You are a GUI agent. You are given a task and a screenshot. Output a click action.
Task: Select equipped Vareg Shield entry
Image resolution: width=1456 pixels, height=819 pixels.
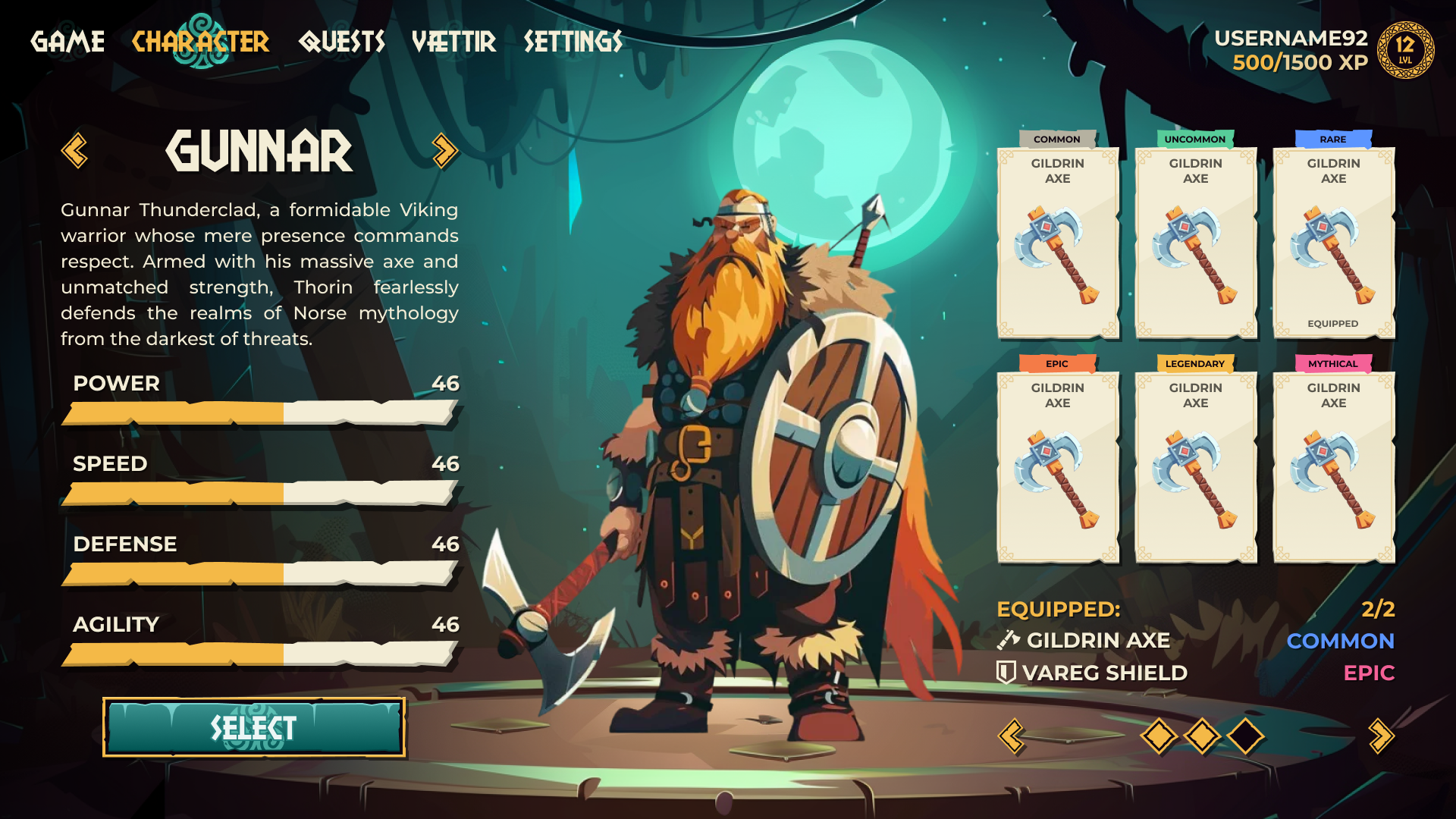tap(1093, 673)
